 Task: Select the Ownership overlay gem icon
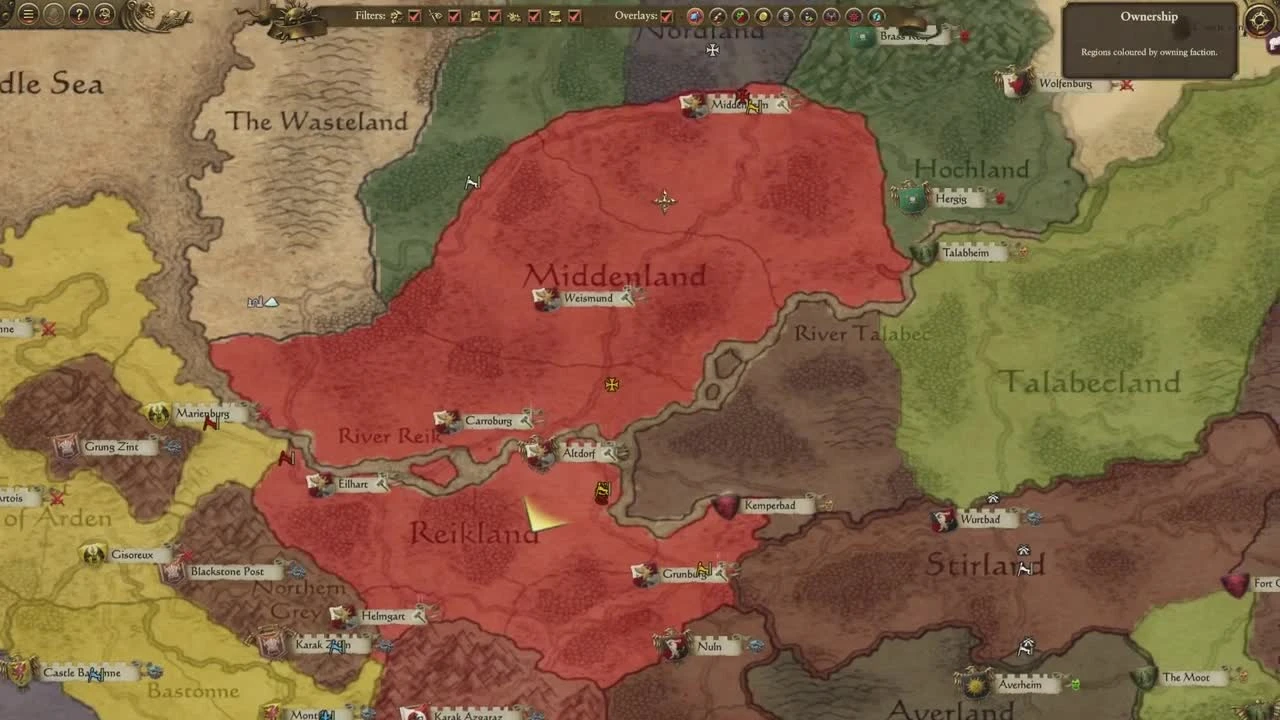[x=696, y=17]
